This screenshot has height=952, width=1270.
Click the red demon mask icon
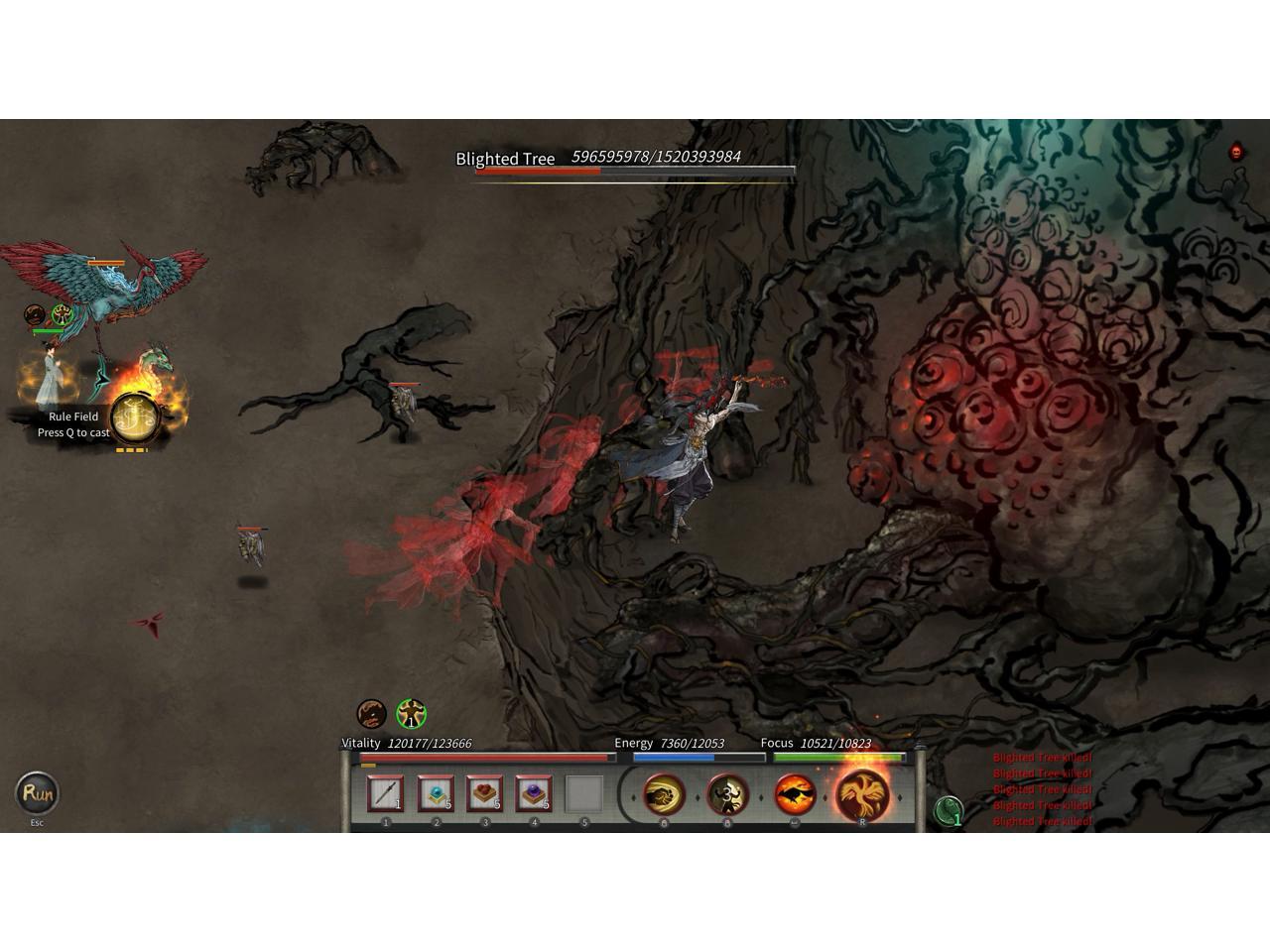point(1236,152)
